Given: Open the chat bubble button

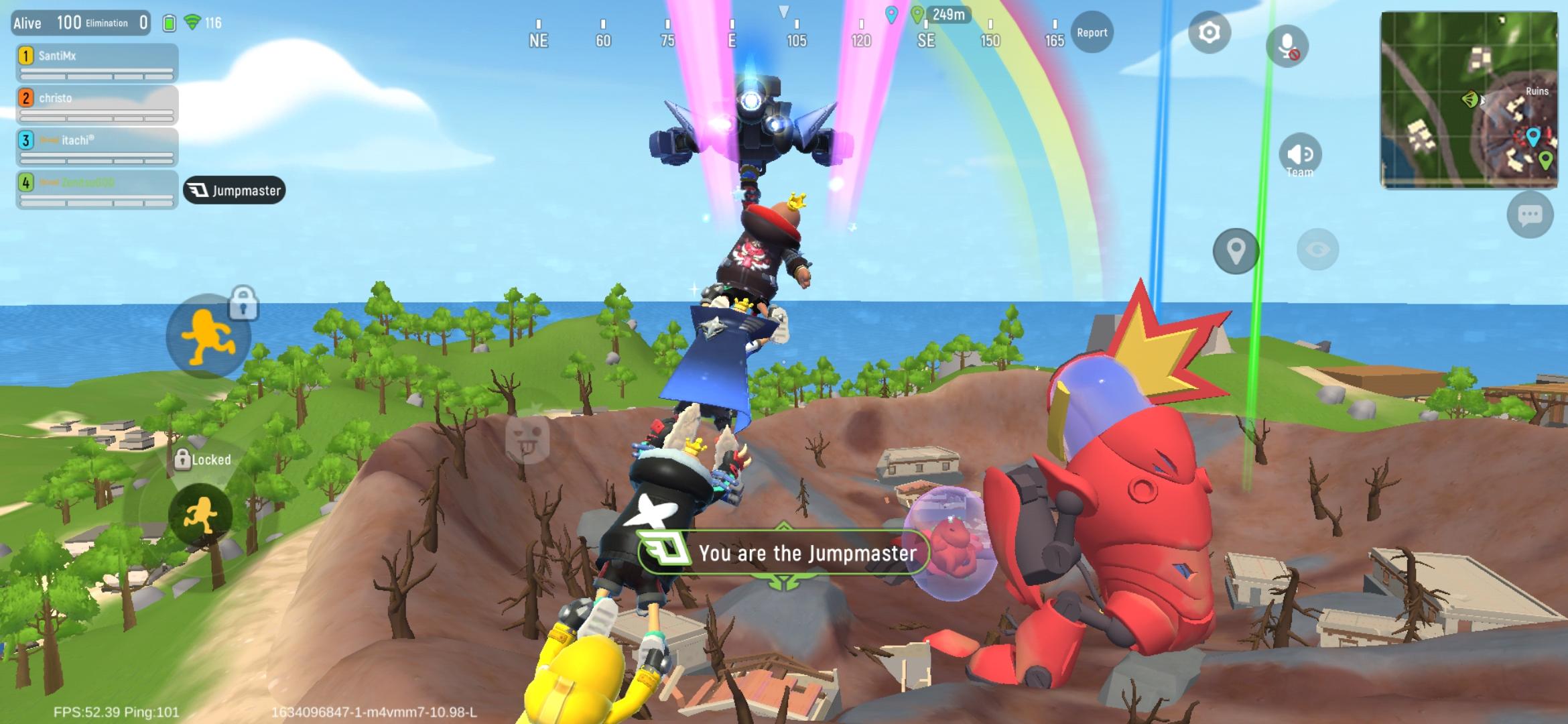Looking at the screenshot, I should pos(1530,215).
